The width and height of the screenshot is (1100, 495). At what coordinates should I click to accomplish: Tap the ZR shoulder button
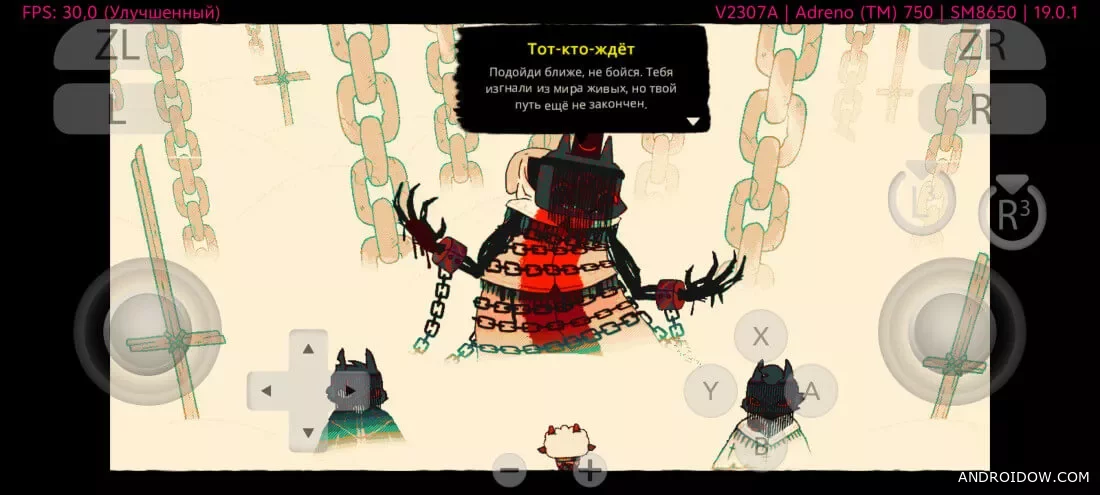(x=981, y=45)
